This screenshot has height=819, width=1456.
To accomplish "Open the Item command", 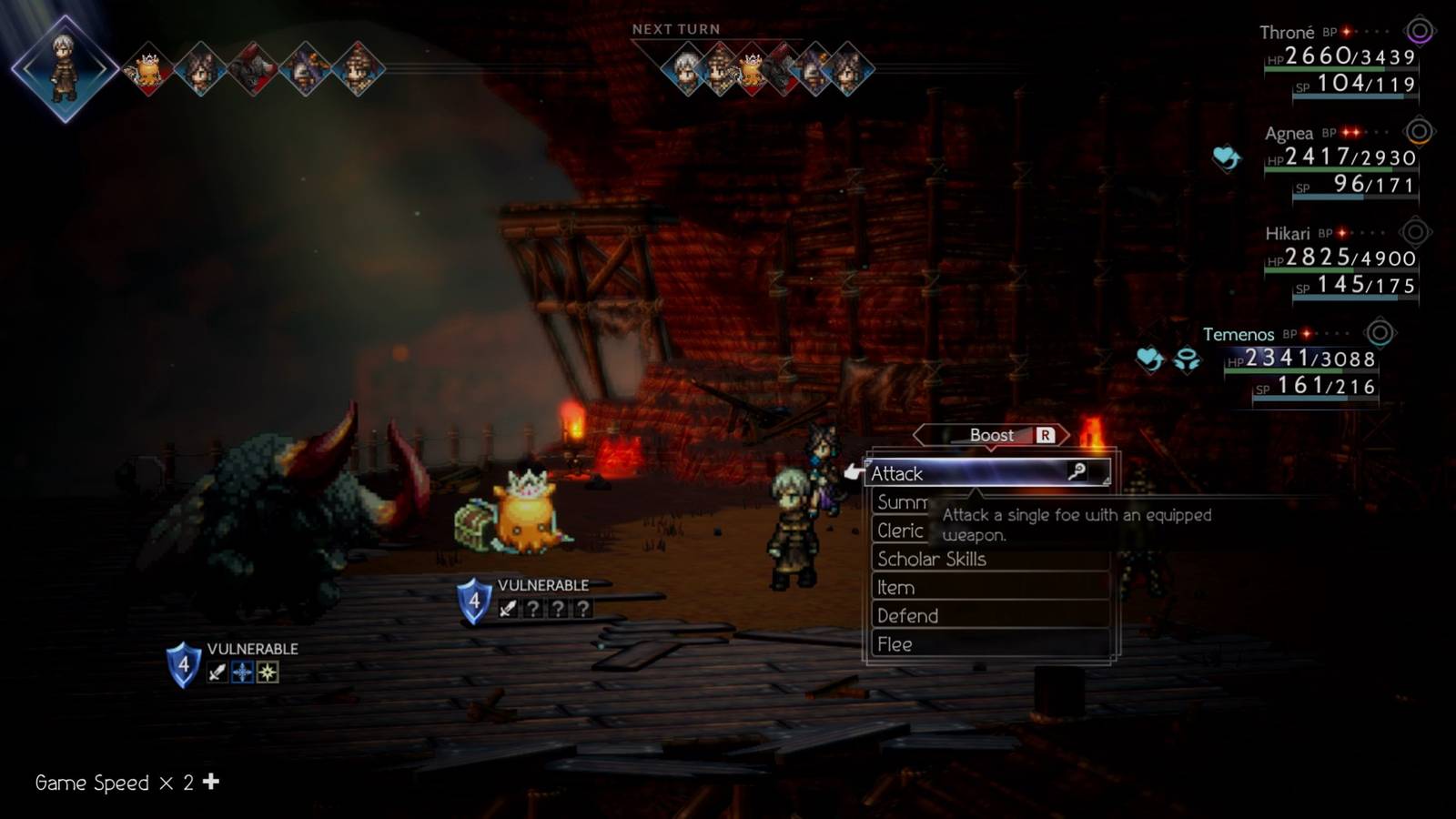I will tap(895, 587).
